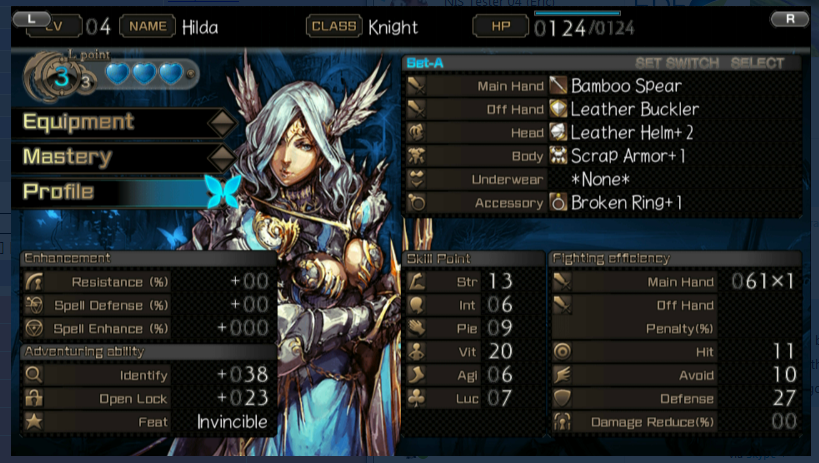Open the Equipment menu entry
The image size is (819, 463).
click(x=78, y=123)
